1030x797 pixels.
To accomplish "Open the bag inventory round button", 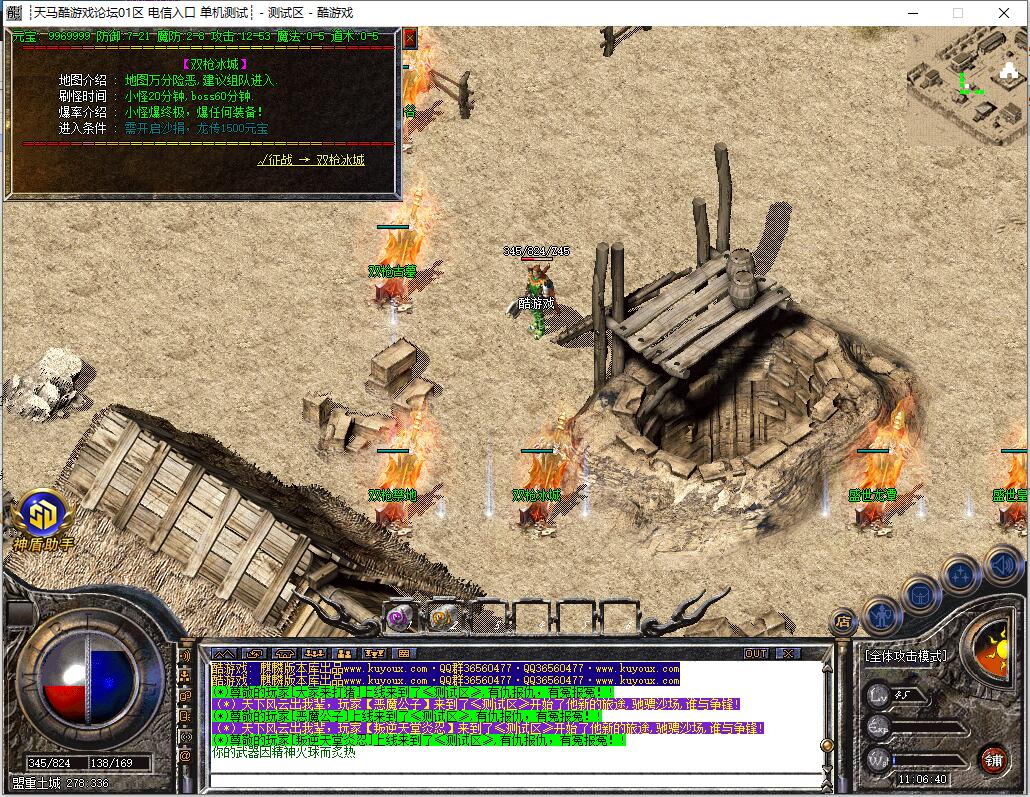I will pyautogui.click(x=920, y=595).
